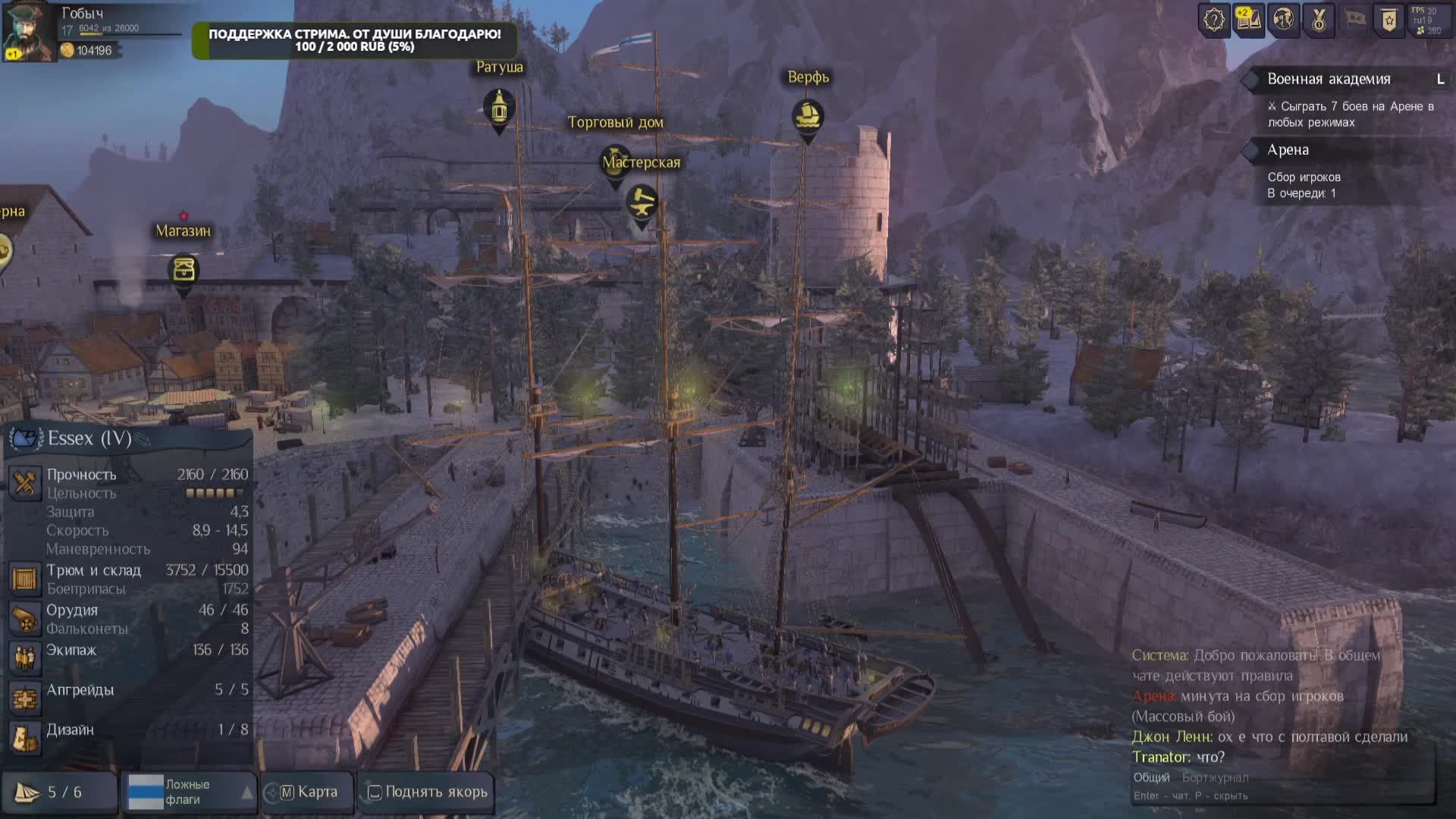Open the journal book icon with +2
Image resolution: width=1456 pixels, height=819 pixels.
pos(1248,20)
